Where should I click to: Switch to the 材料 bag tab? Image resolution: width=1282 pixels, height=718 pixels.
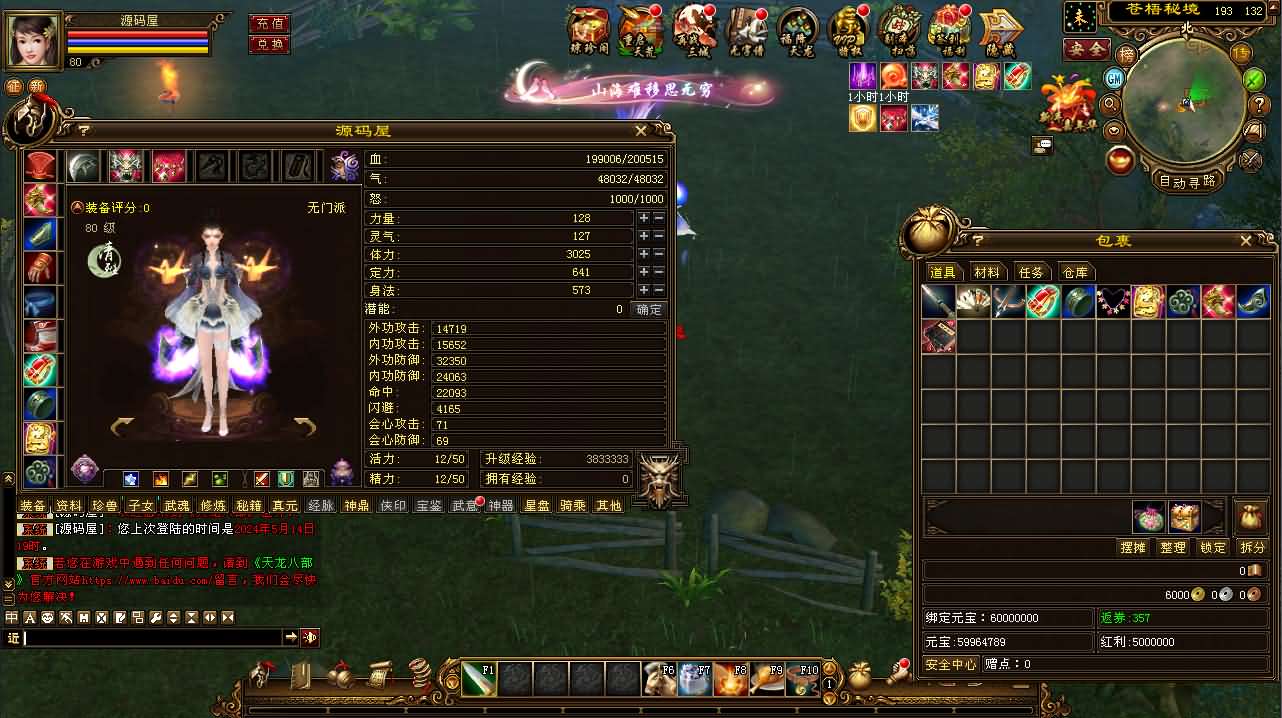[x=987, y=272]
